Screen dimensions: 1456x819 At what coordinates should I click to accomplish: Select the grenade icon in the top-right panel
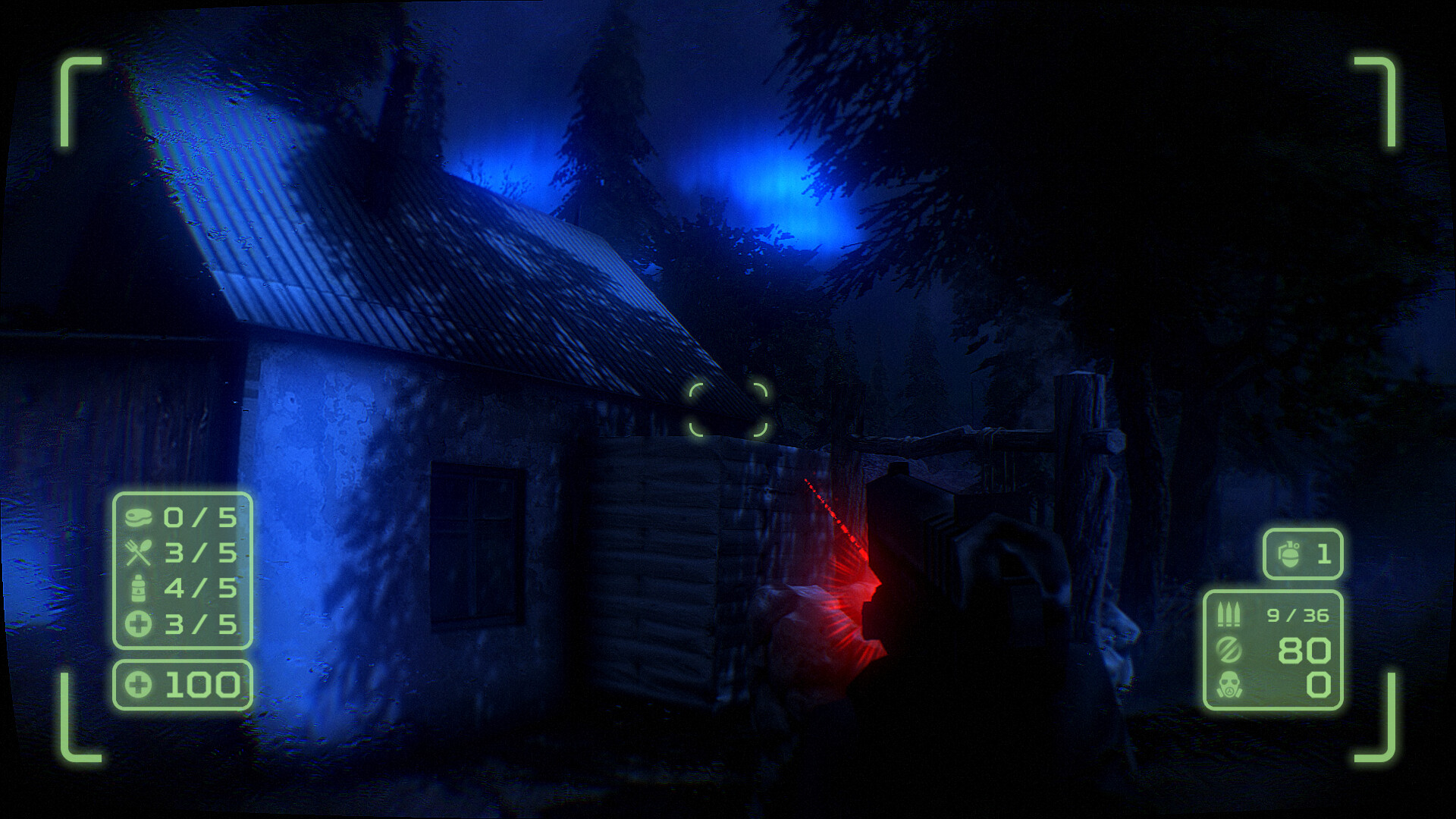[1288, 555]
